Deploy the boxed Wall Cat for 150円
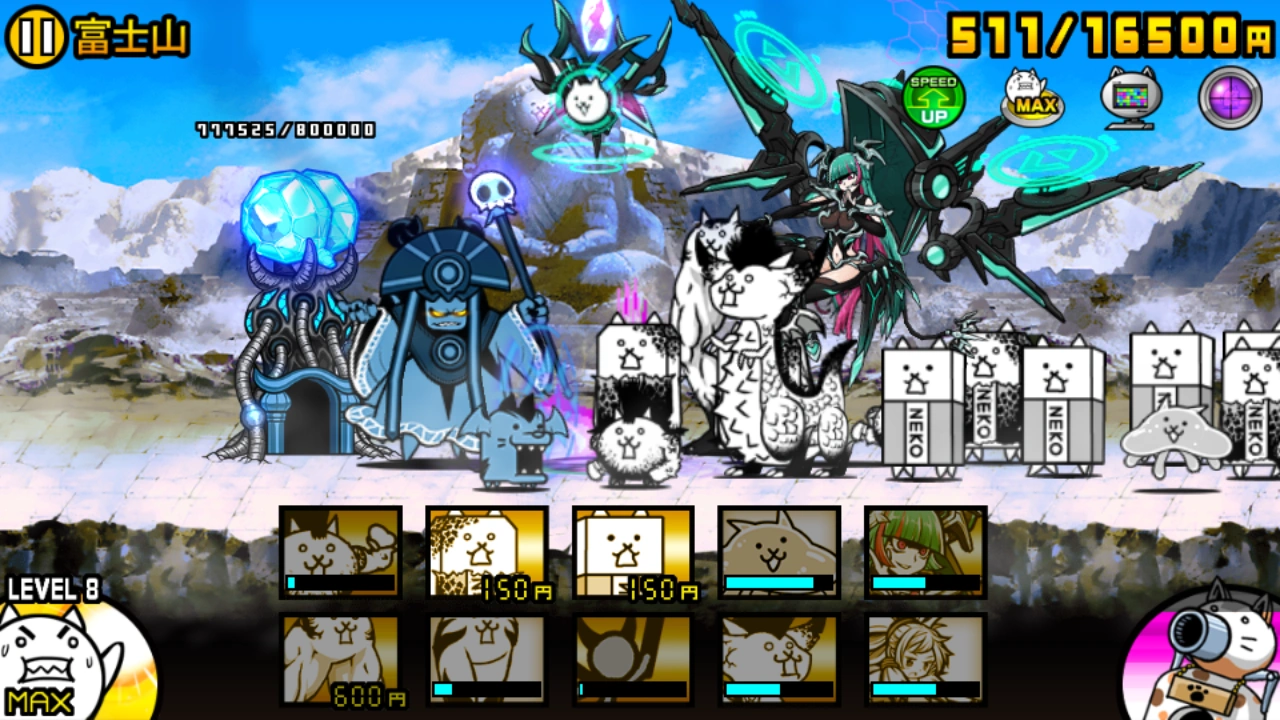The image size is (1280, 720). [x=632, y=555]
